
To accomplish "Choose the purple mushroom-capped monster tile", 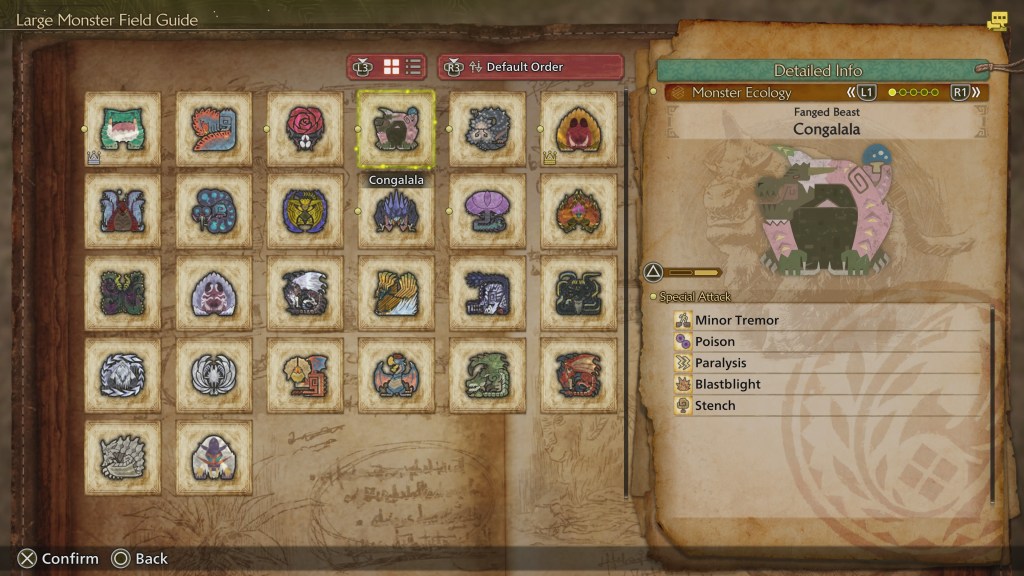I will pyautogui.click(x=487, y=211).
